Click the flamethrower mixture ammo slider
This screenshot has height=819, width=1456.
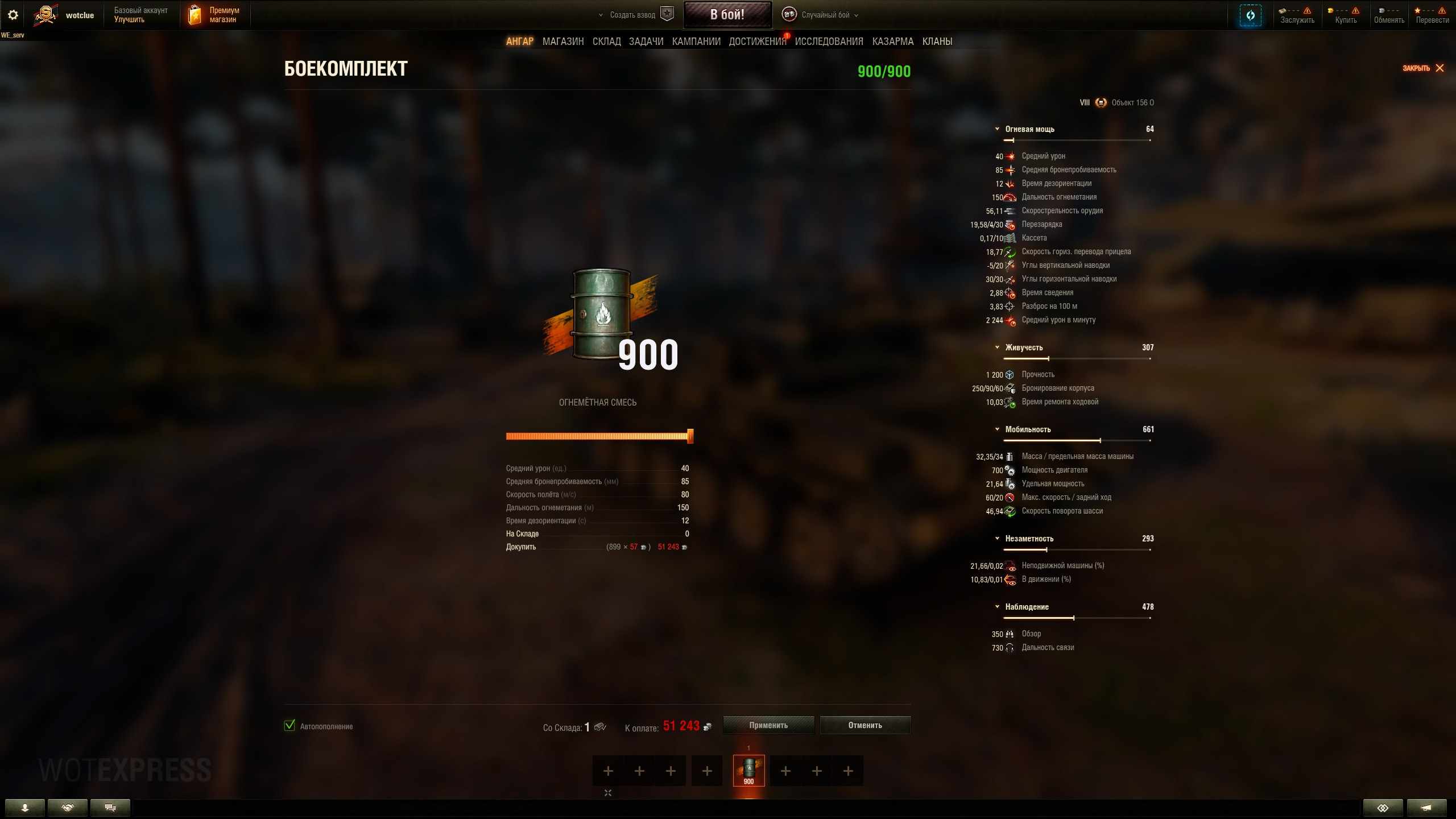pos(597,436)
